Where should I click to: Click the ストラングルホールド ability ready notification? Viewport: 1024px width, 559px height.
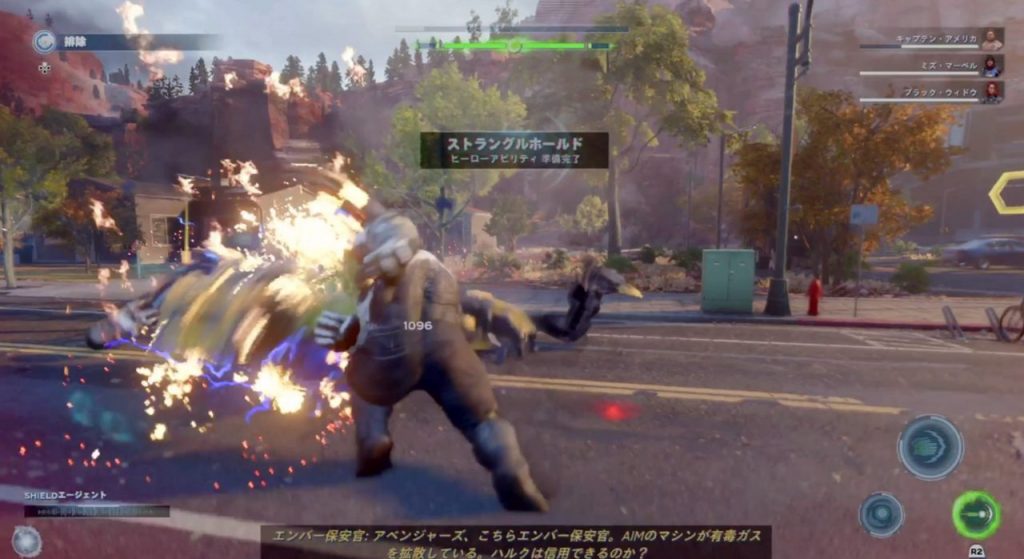(514, 150)
